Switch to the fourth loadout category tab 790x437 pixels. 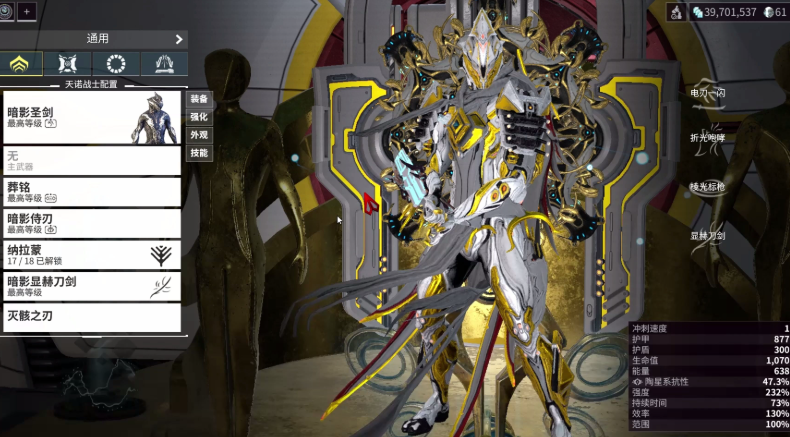coord(164,64)
